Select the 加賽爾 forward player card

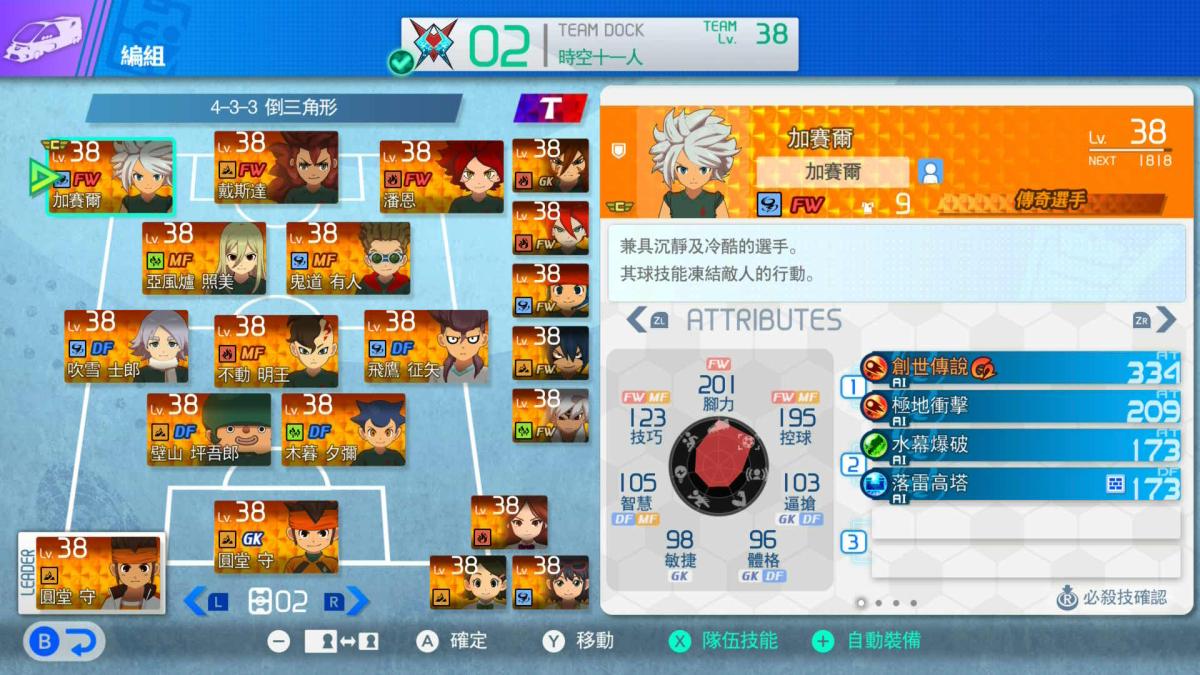click(x=111, y=177)
